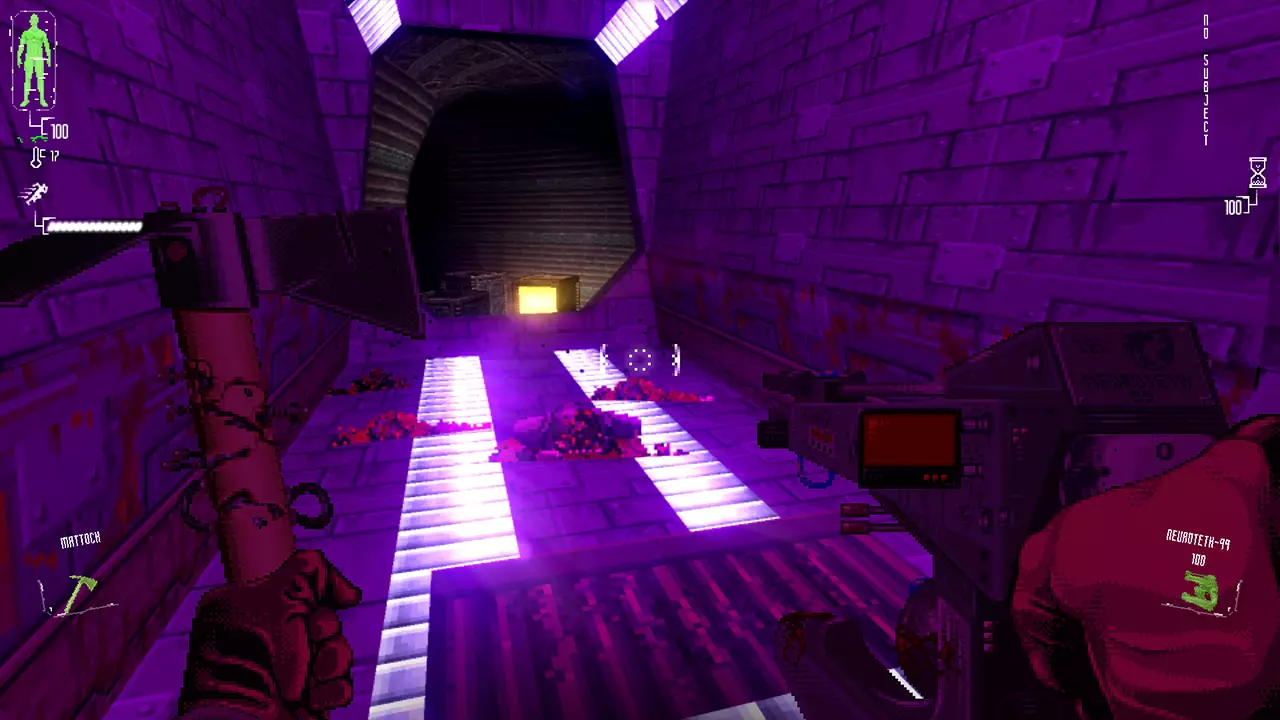This screenshot has width=1280, height=720.
Task: Click the green body status figure
Action: point(36,62)
